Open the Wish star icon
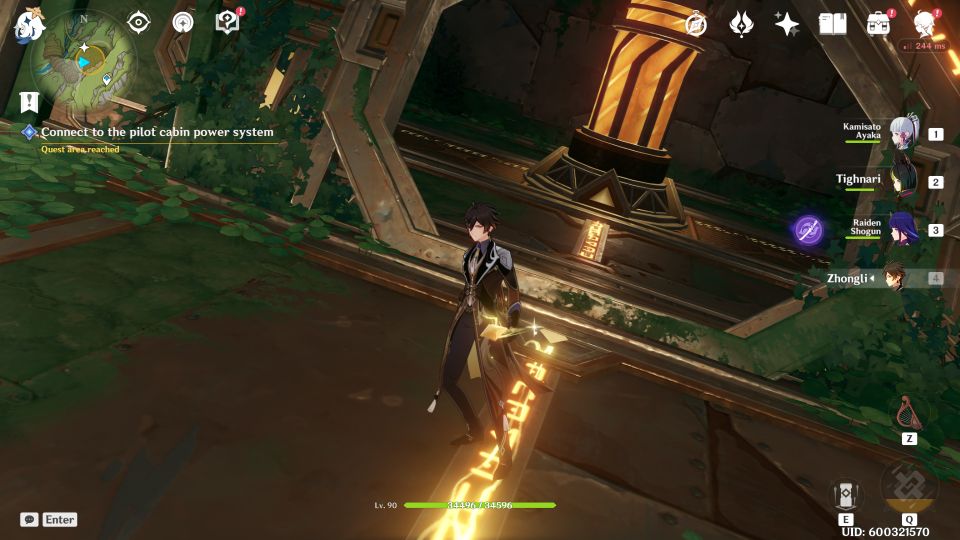Viewport: 960px width, 540px height. (x=787, y=24)
